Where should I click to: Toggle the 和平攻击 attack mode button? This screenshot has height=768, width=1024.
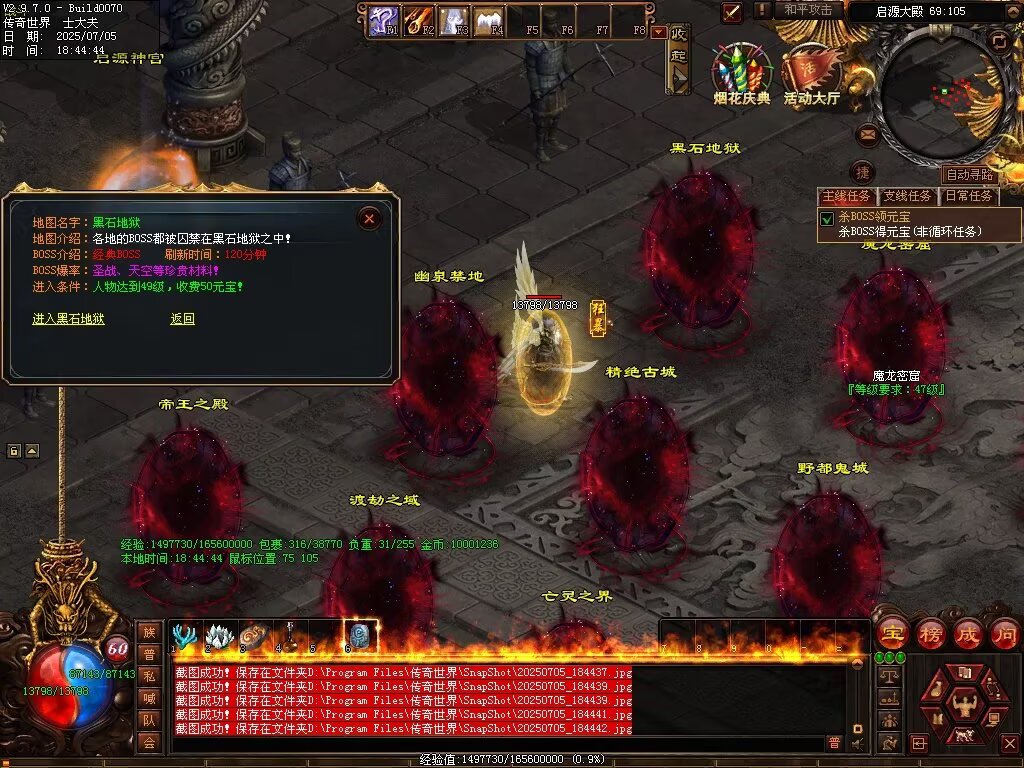click(x=808, y=10)
